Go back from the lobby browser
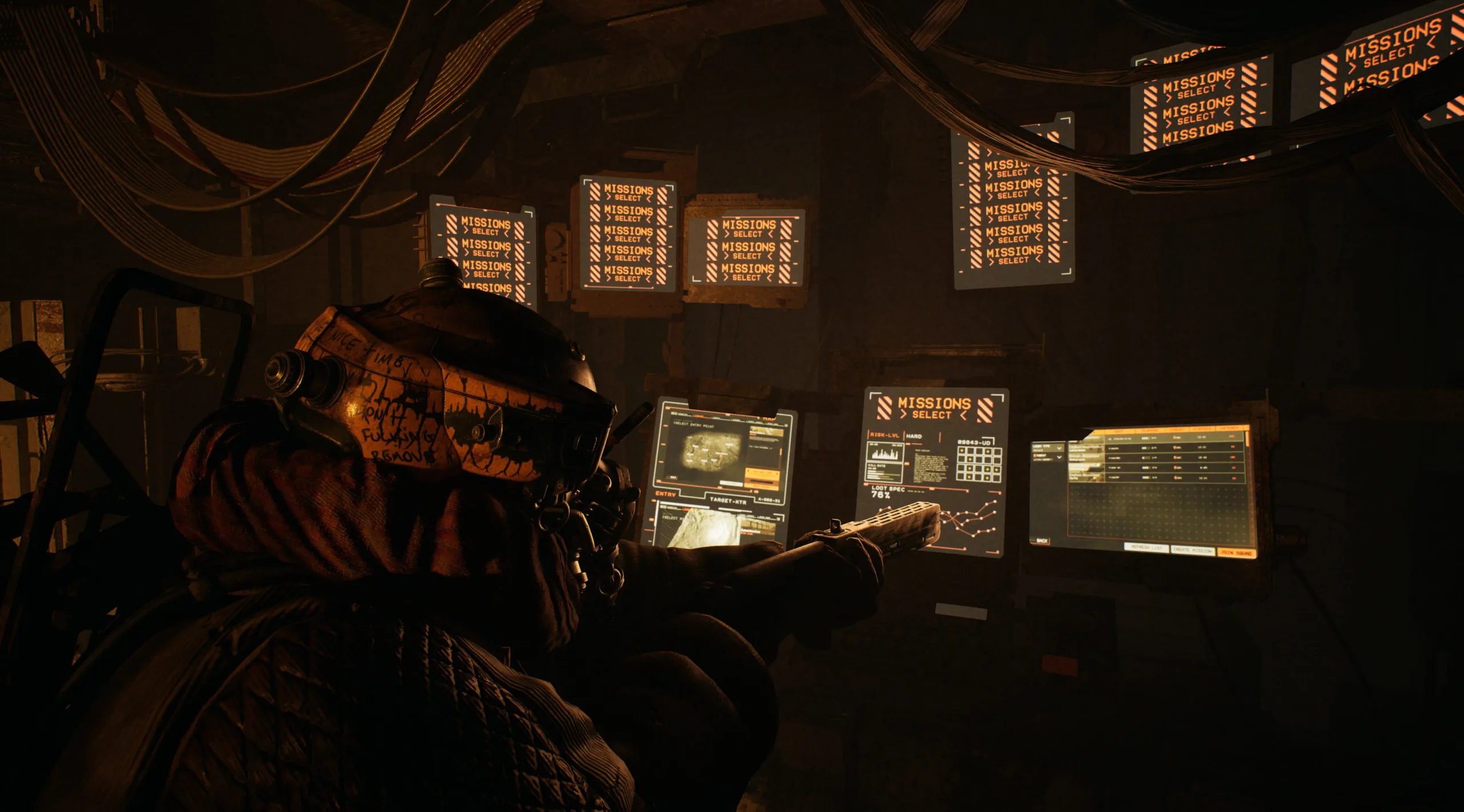1464x812 pixels. (x=1043, y=540)
